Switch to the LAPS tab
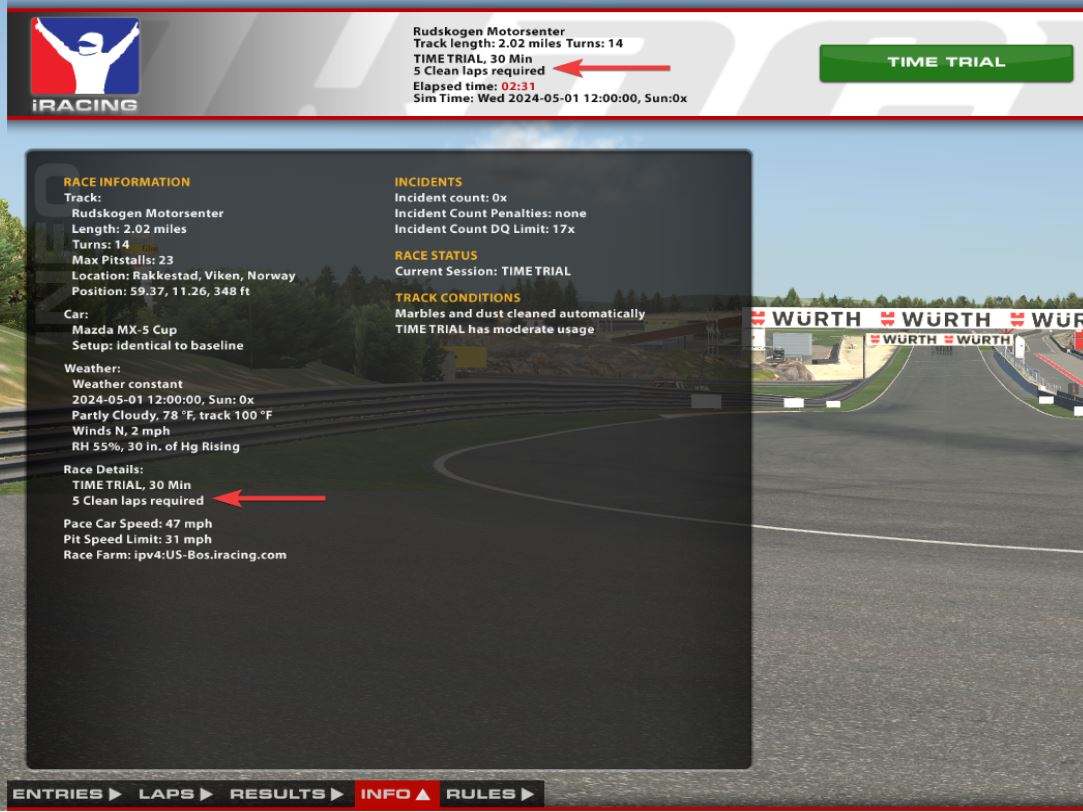1083x812 pixels. click(x=175, y=794)
